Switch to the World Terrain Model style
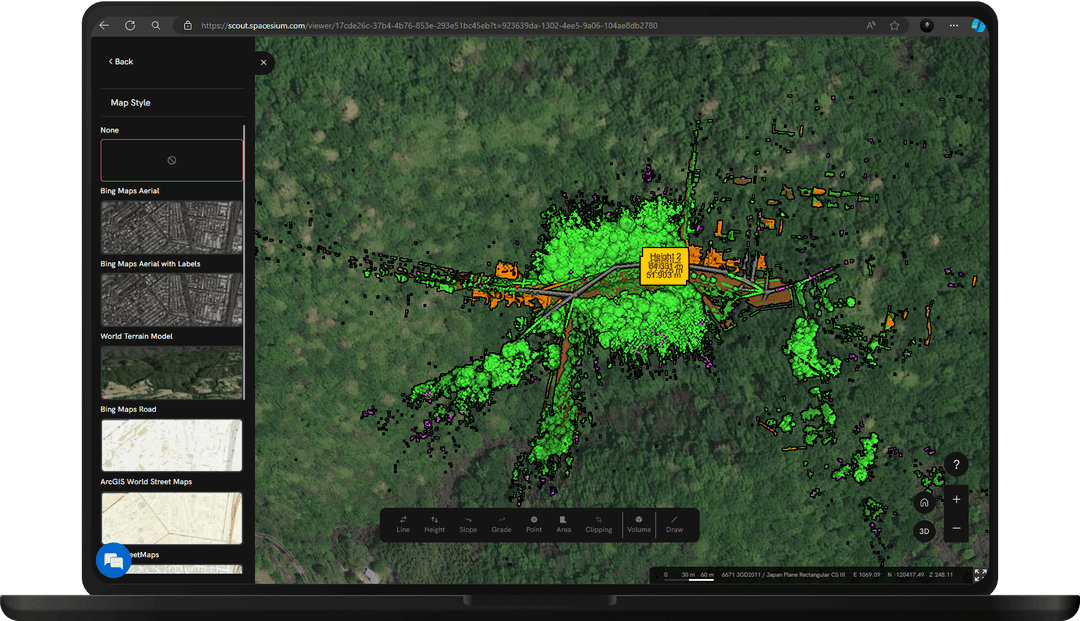1080x621 pixels. pyautogui.click(x=171, y=372)
